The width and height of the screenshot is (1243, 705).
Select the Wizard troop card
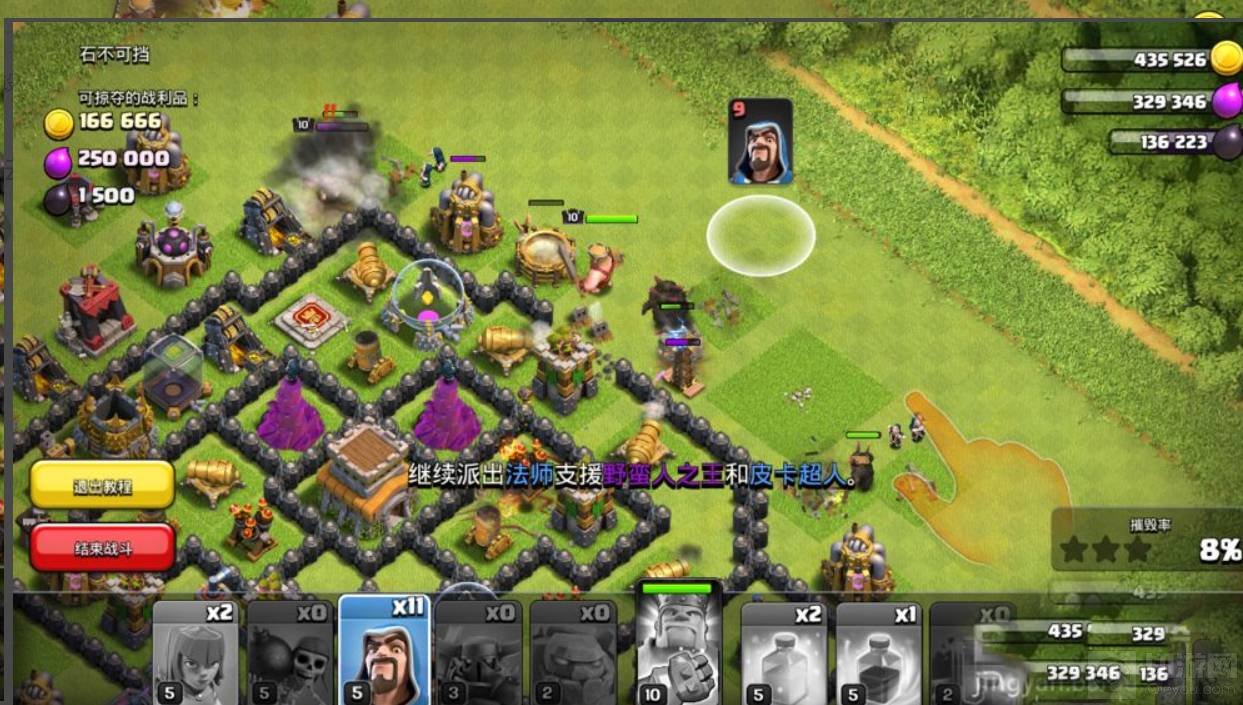pyautogui.click(x=384, y=652)
